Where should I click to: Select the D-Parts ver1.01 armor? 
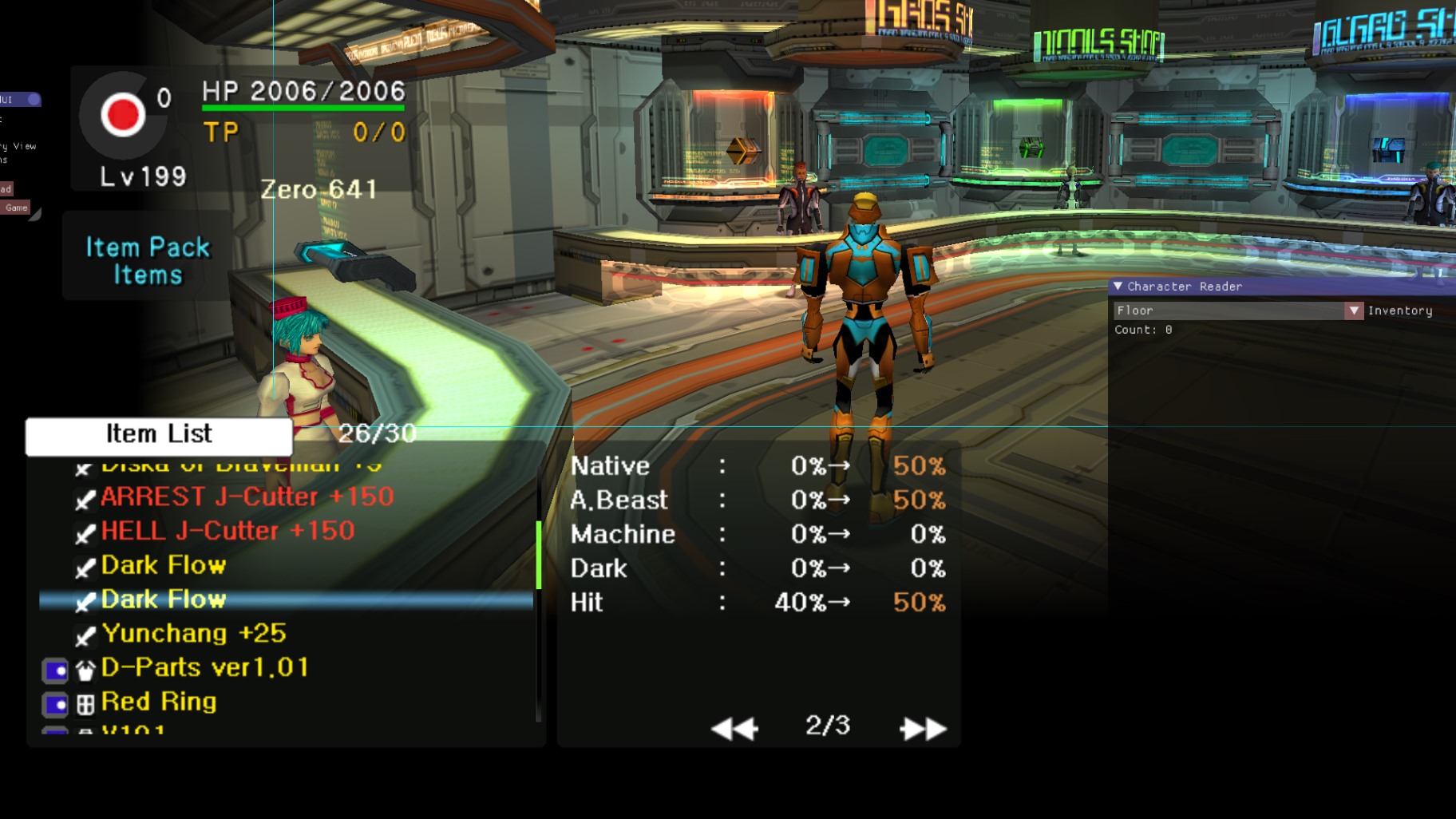pyautogui.click(x=204, y=667)
